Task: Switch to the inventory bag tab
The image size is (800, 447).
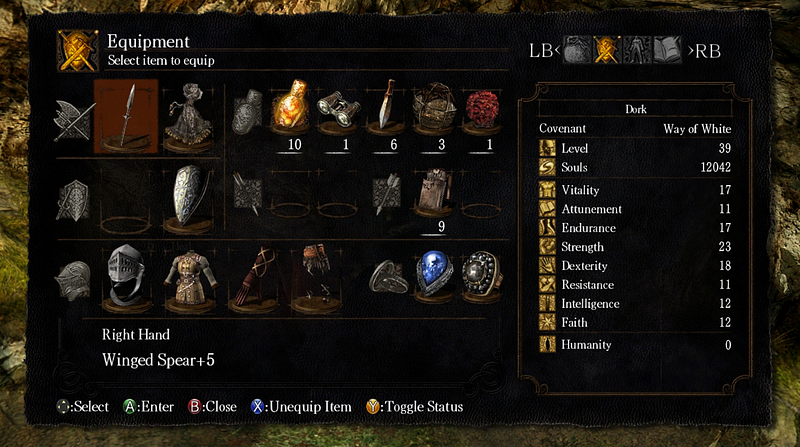Action: tap(578, 50)
